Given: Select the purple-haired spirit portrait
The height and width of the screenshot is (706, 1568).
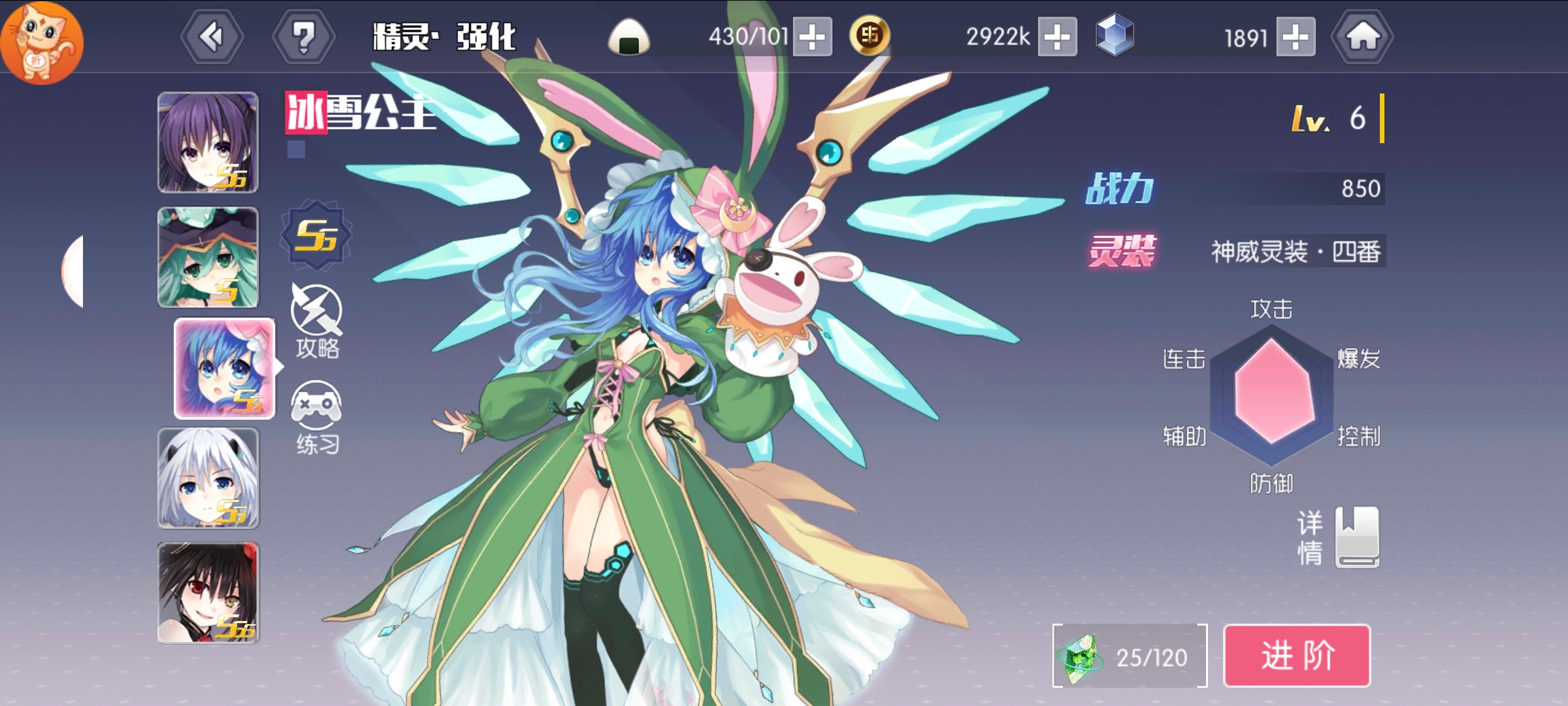Looking at the screenshot, I should click(208, 143).
